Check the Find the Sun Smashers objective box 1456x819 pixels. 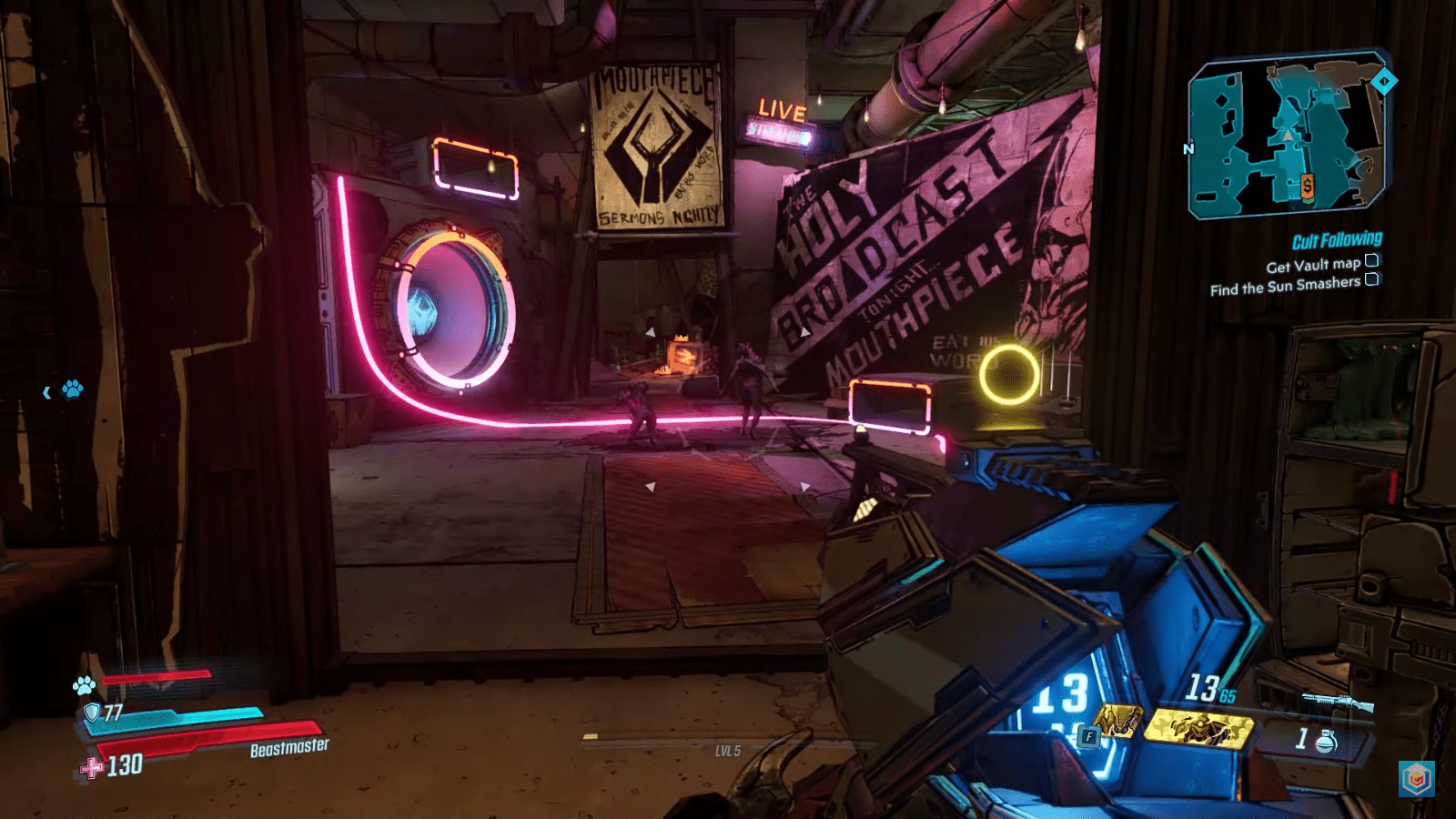[x=1371, y=280]
